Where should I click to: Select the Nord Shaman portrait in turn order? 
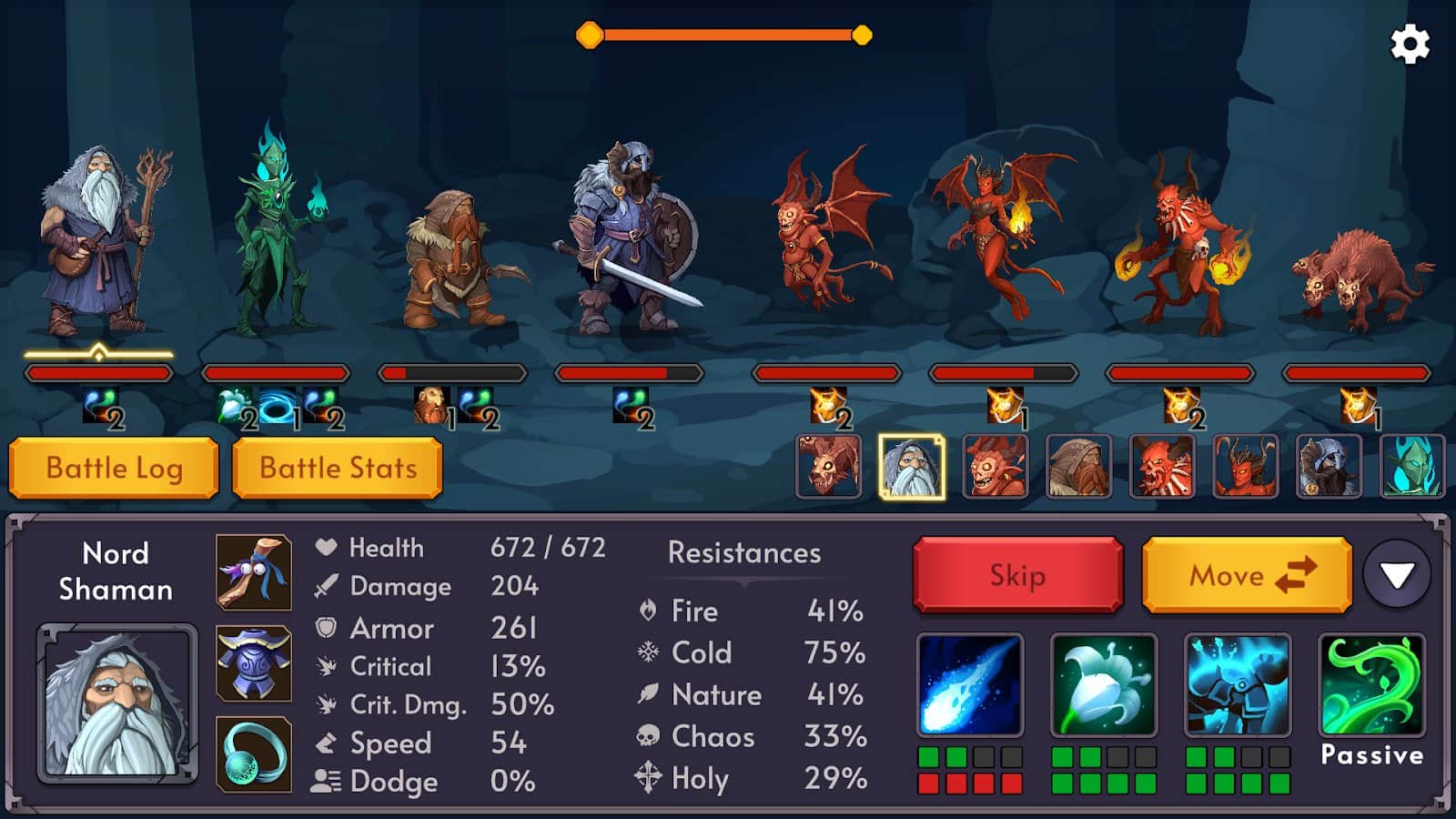[x=911, y=467]
